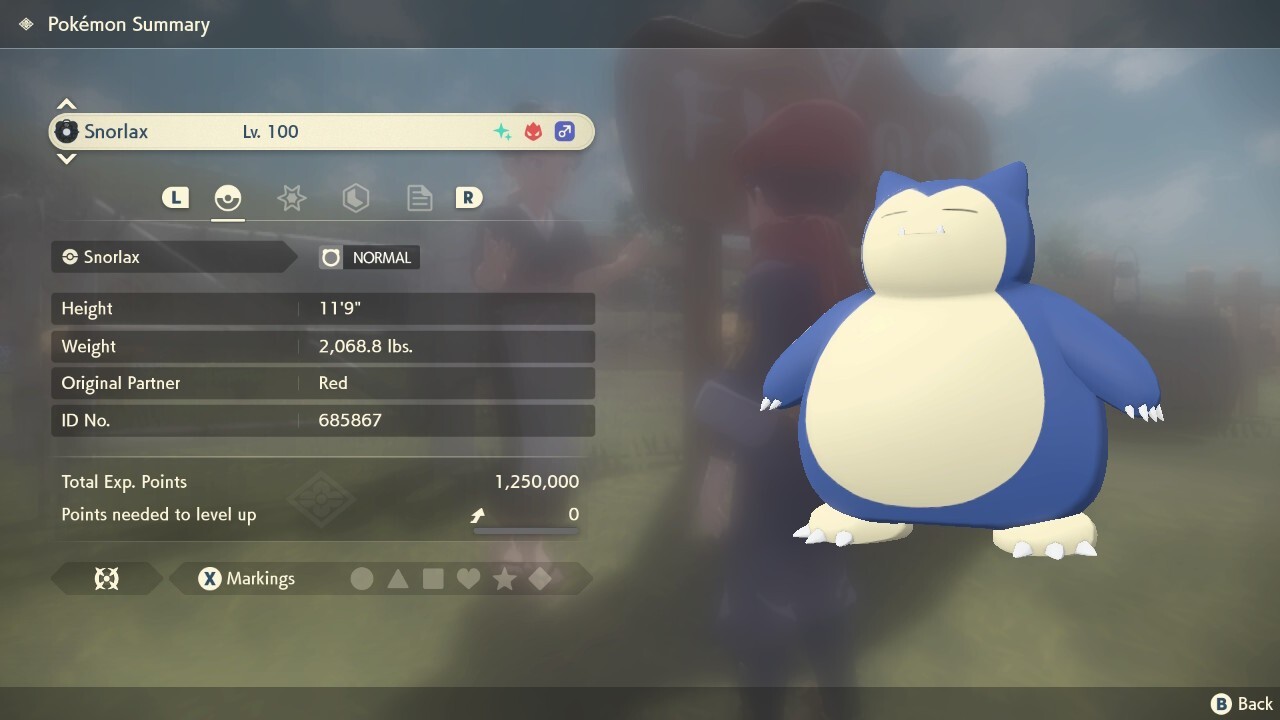Select the male gender icon
This screenshot has height=720, width=1280.
click(565, 131)
